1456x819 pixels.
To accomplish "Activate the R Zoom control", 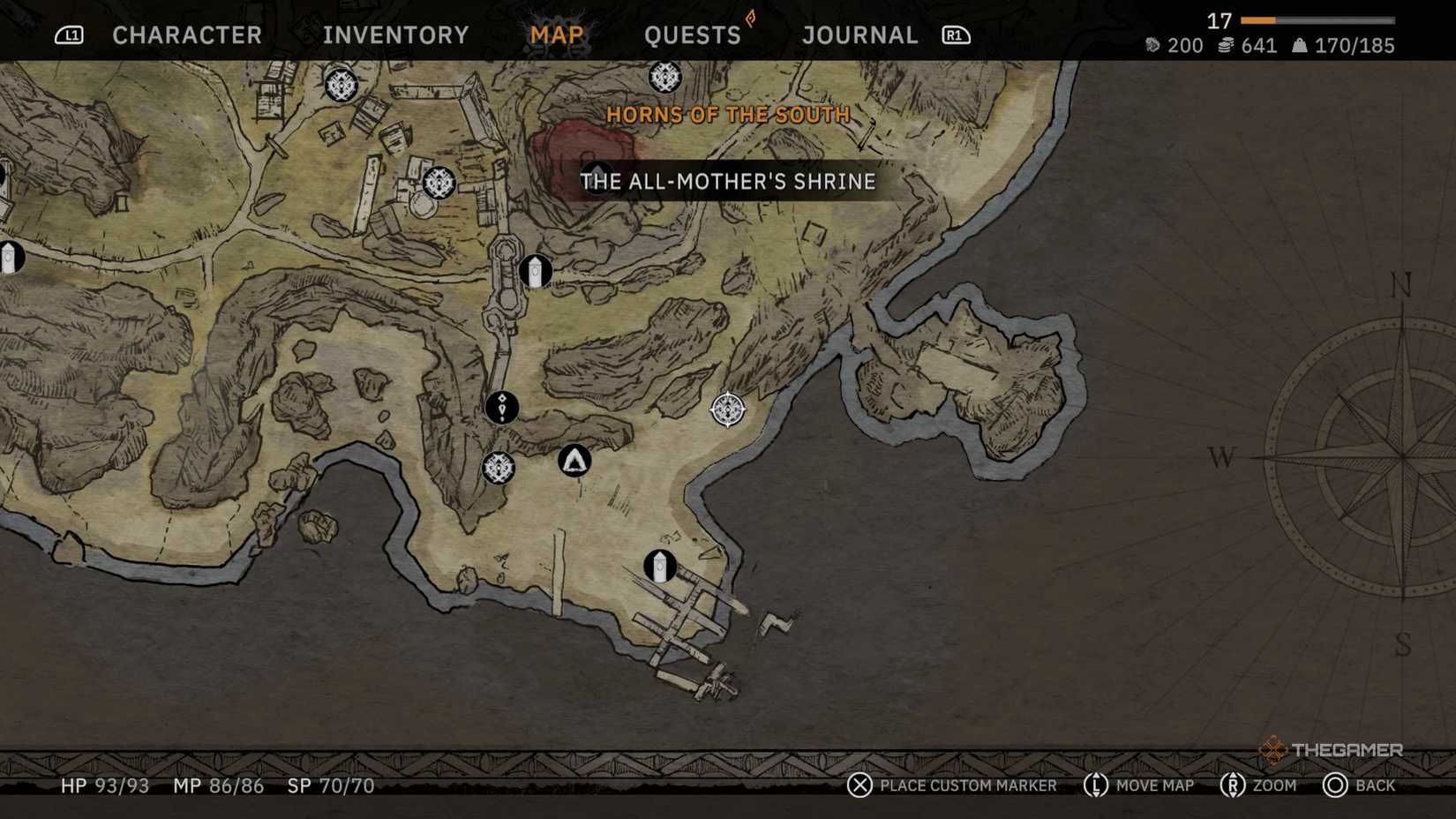I will point(1257,785).
